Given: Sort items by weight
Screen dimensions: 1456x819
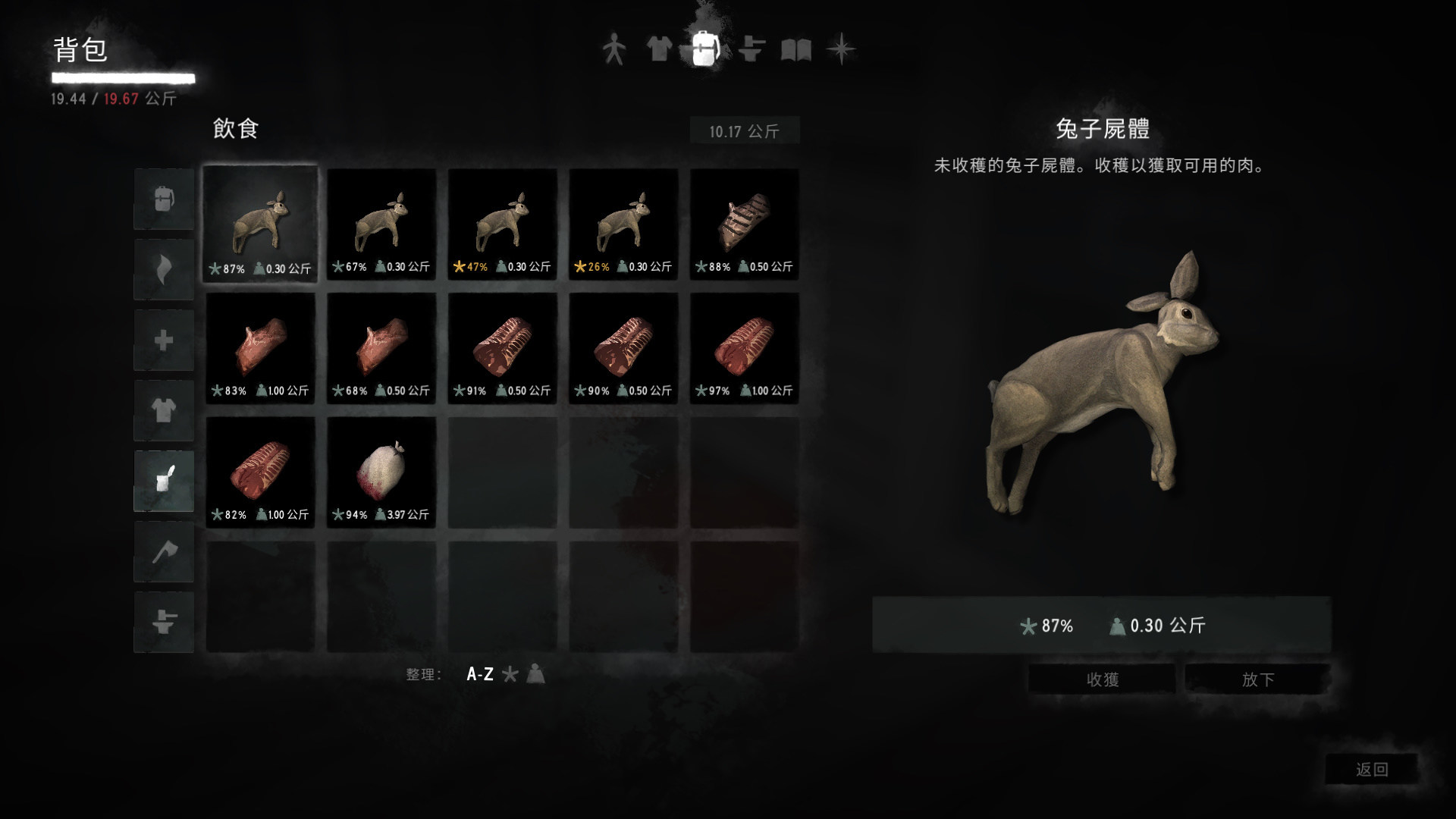Looking at the screenshot, I should pos(535,674).
